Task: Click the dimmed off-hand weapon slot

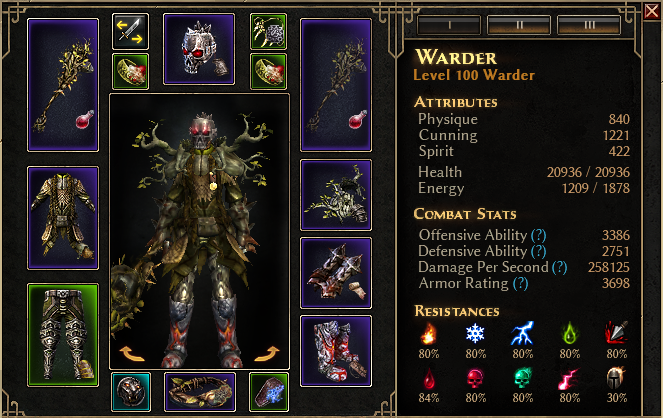Action: pyautogui.click(x=336, y=85)
